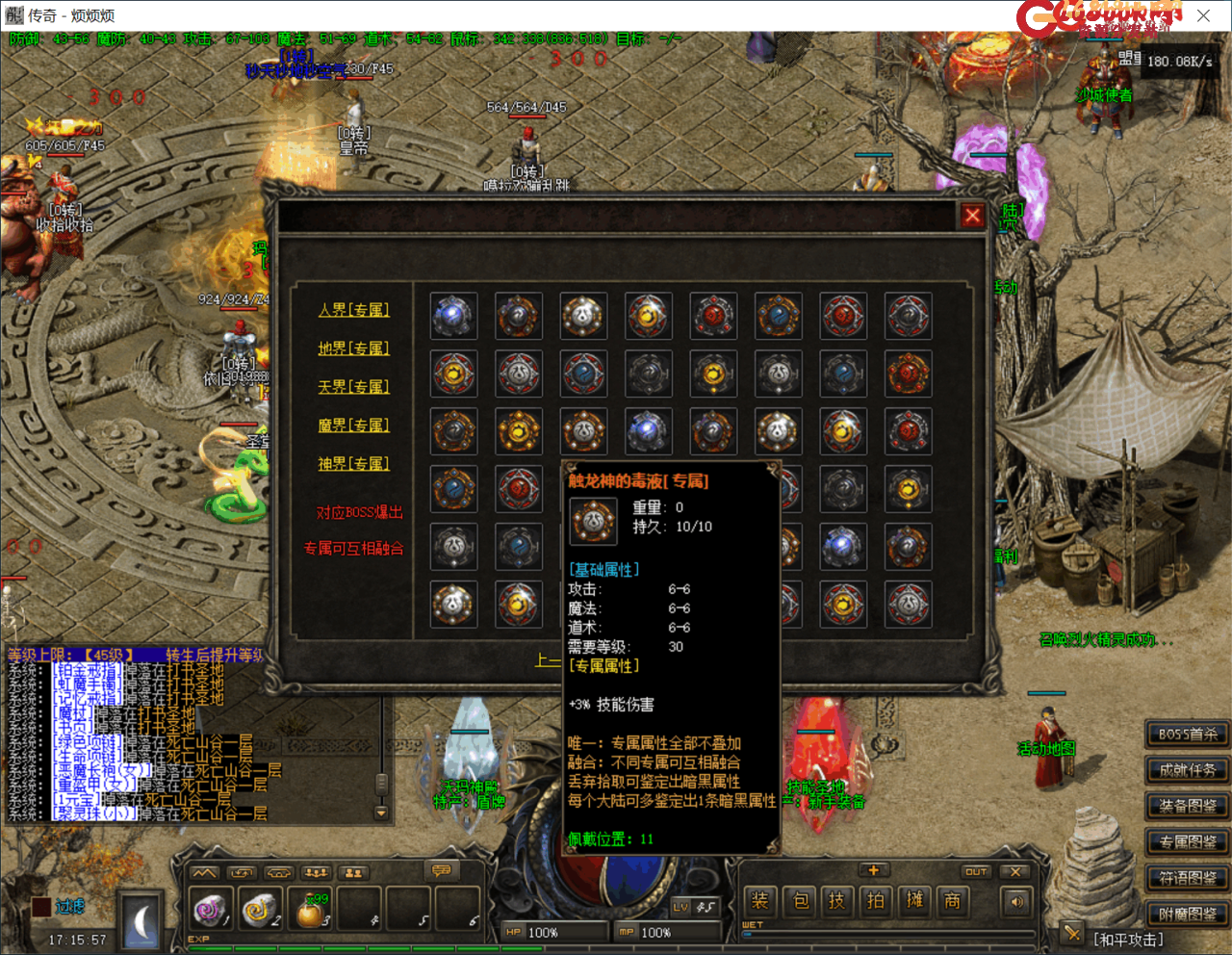Viewport: 1232px width, 955px height.
Task: Choose the 魔界[专属] category
Action: click(354, 426)
